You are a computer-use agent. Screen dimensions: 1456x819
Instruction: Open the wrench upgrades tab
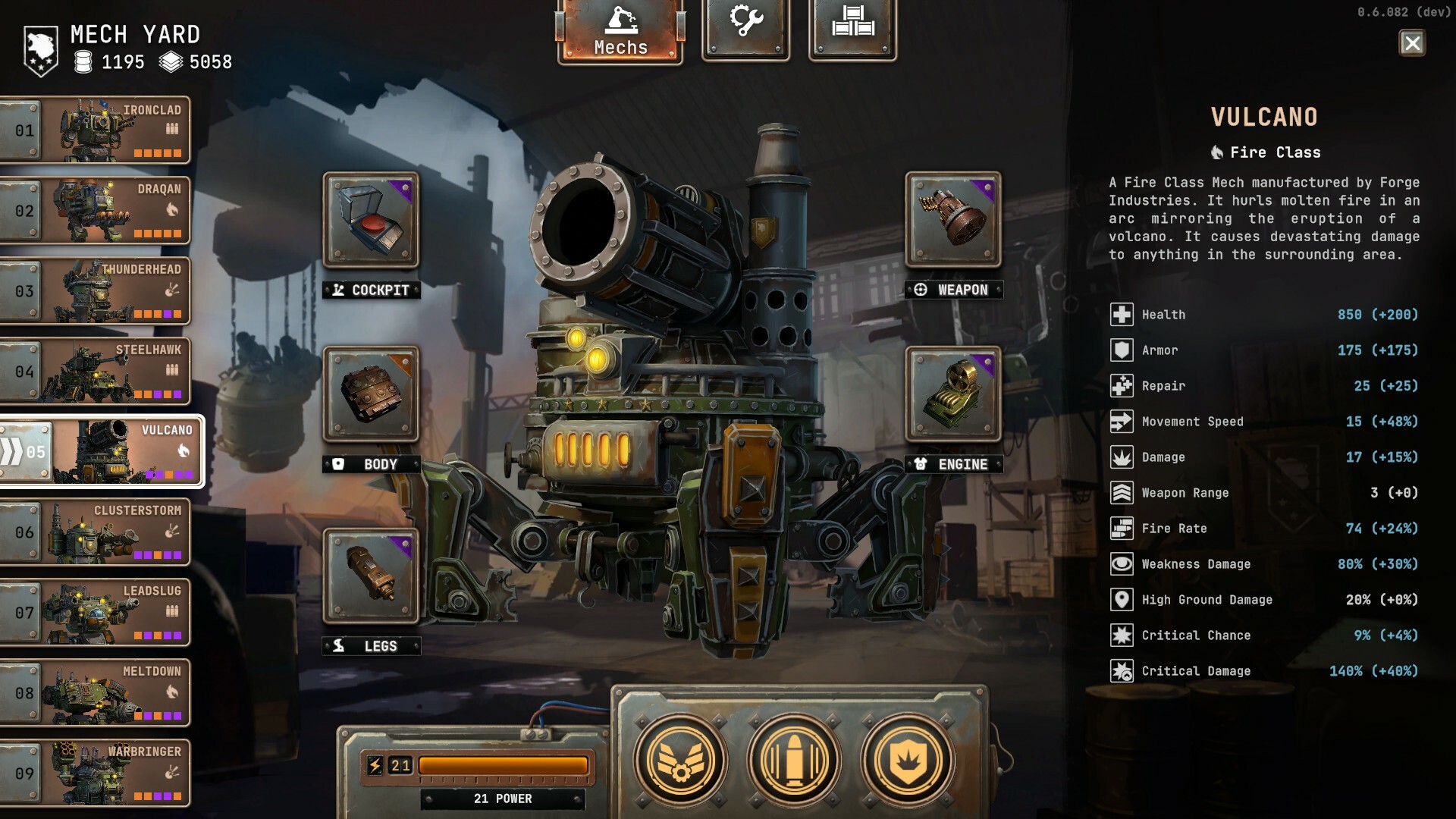(x=746, y=28)
